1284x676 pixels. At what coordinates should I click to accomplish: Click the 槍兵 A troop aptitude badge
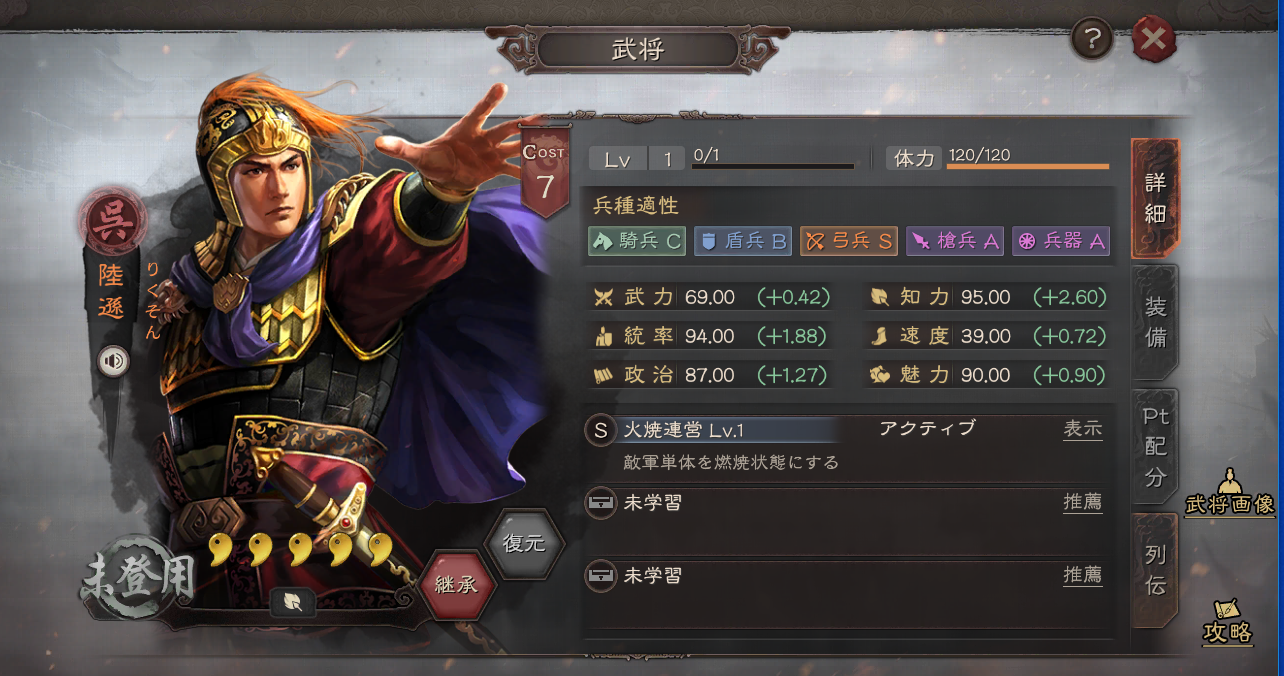point(954,241)
